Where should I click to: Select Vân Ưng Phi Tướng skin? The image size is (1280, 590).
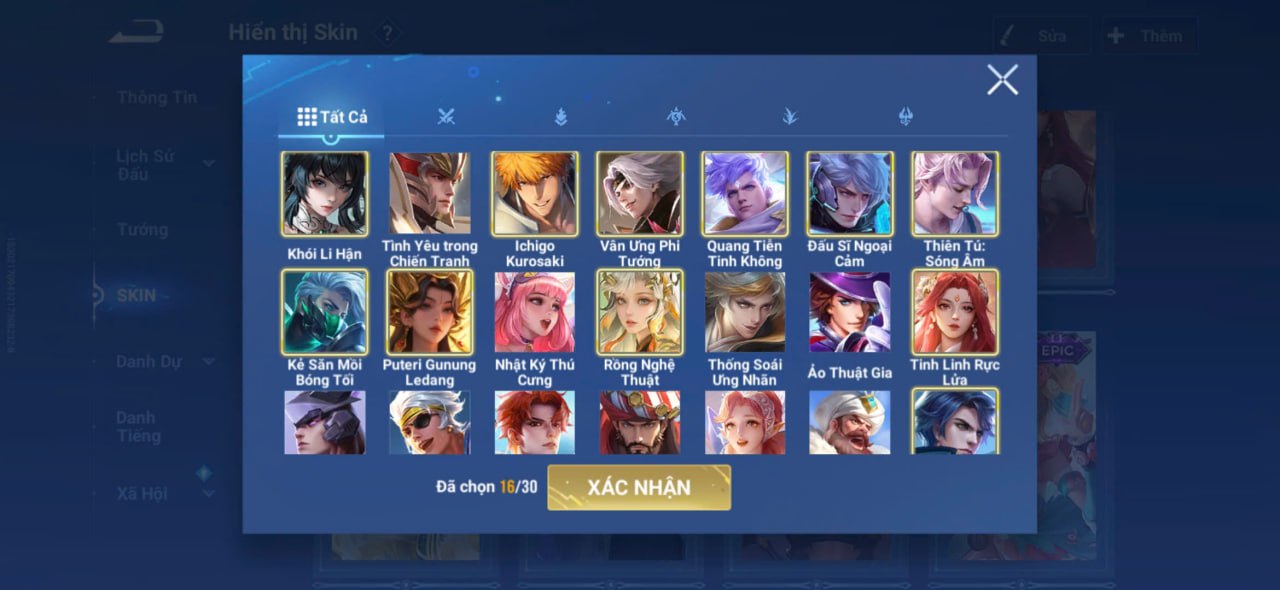tap(640, 194)
